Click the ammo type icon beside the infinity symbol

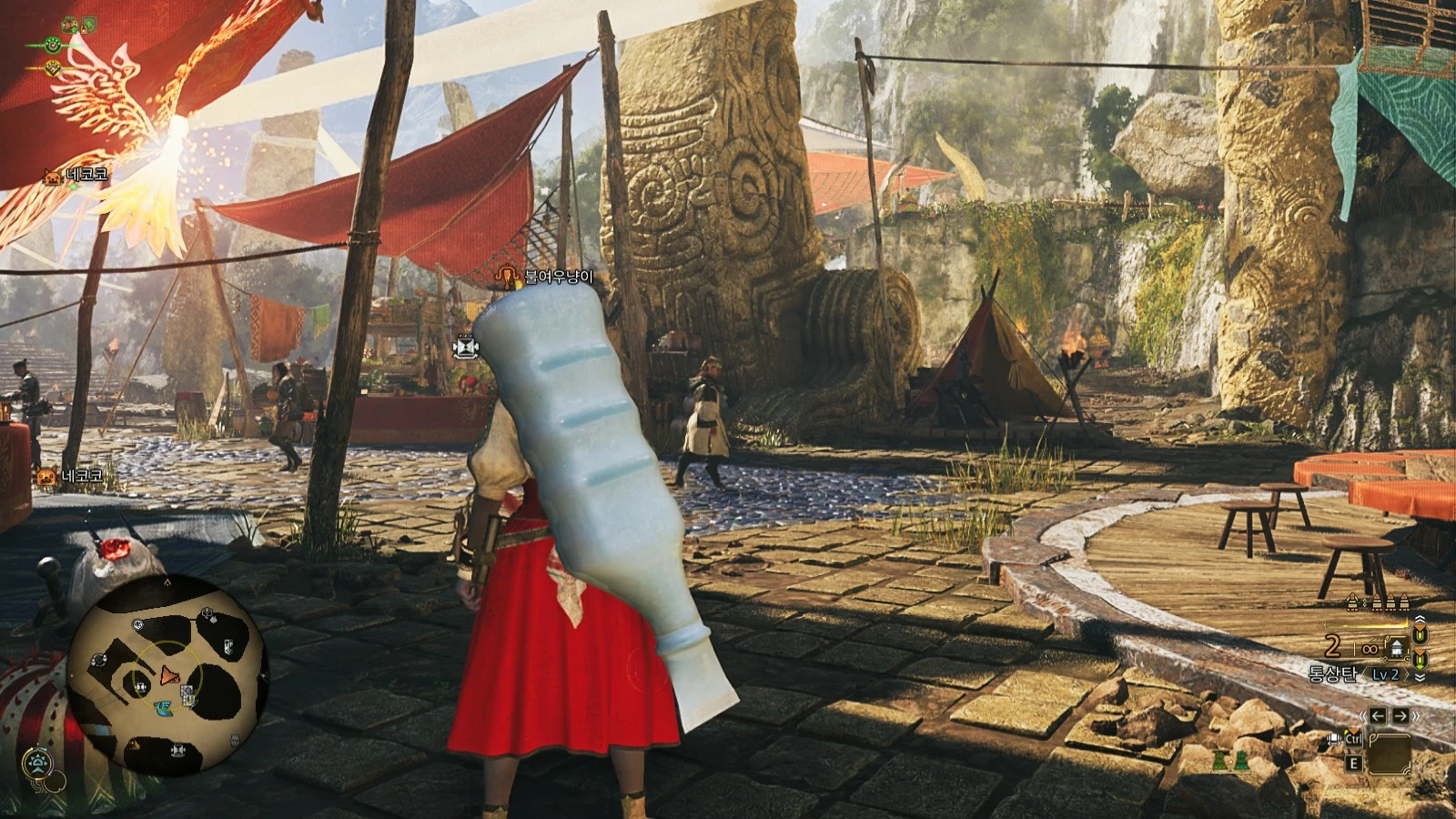(1395, 648)
